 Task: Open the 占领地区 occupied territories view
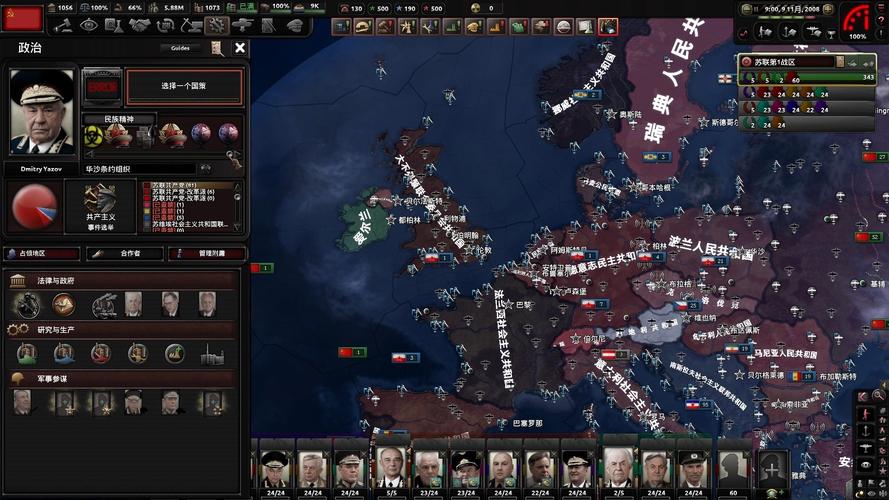click(x=42, y=254)
